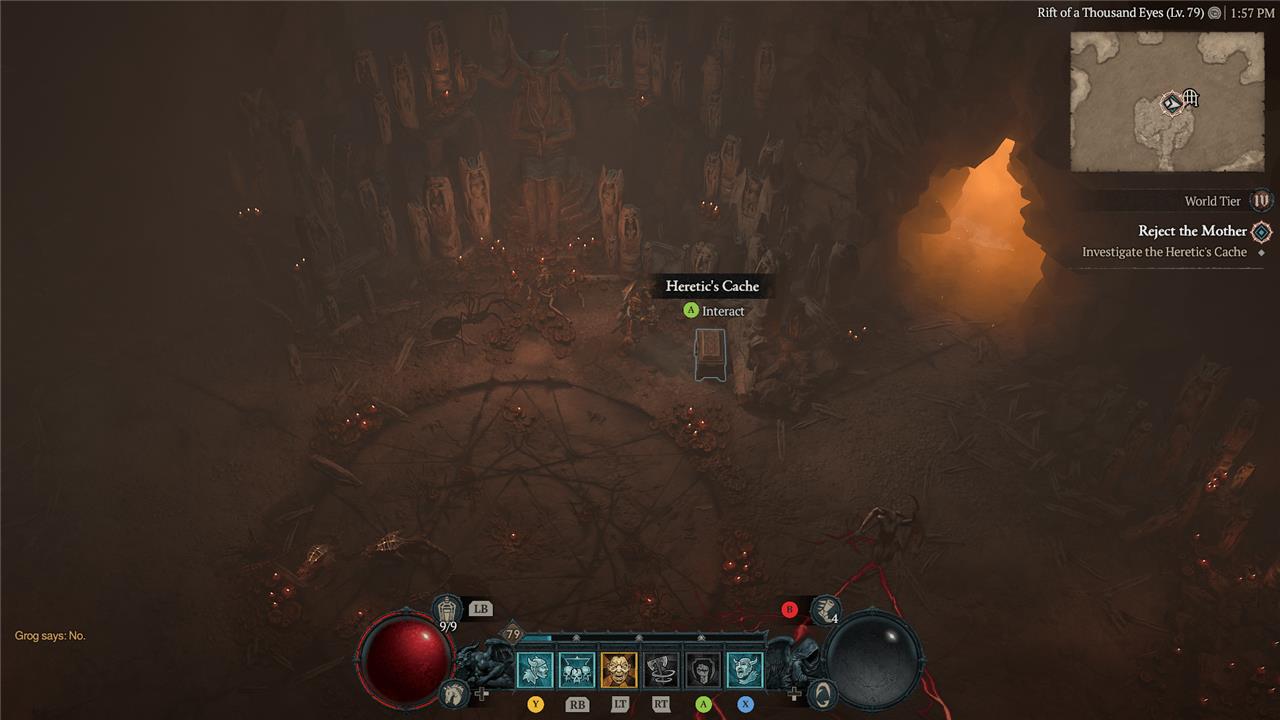Image resolution: width=1280 pixels, height=720 pixels.
Task: Activate the shouting horned face skill
Action: 745,670
